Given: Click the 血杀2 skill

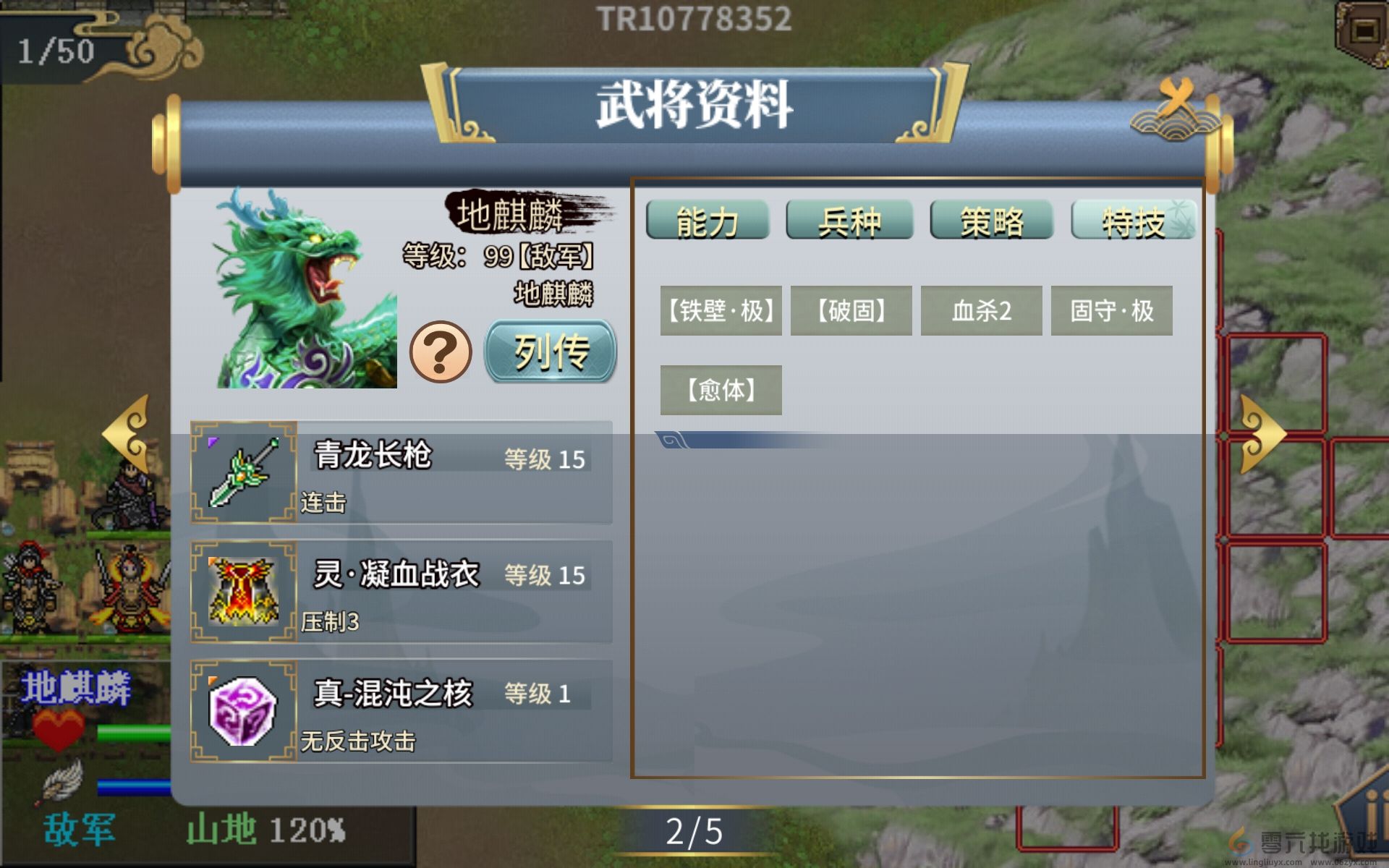Looking at the screenshot, I should click(980, 311).
